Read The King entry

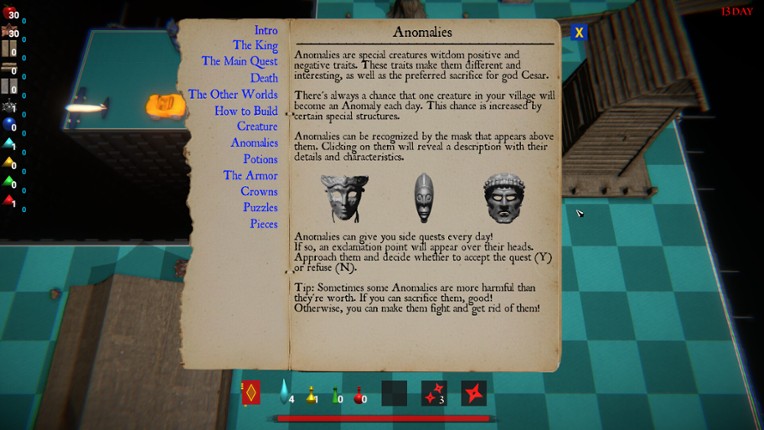pos(255,46)
